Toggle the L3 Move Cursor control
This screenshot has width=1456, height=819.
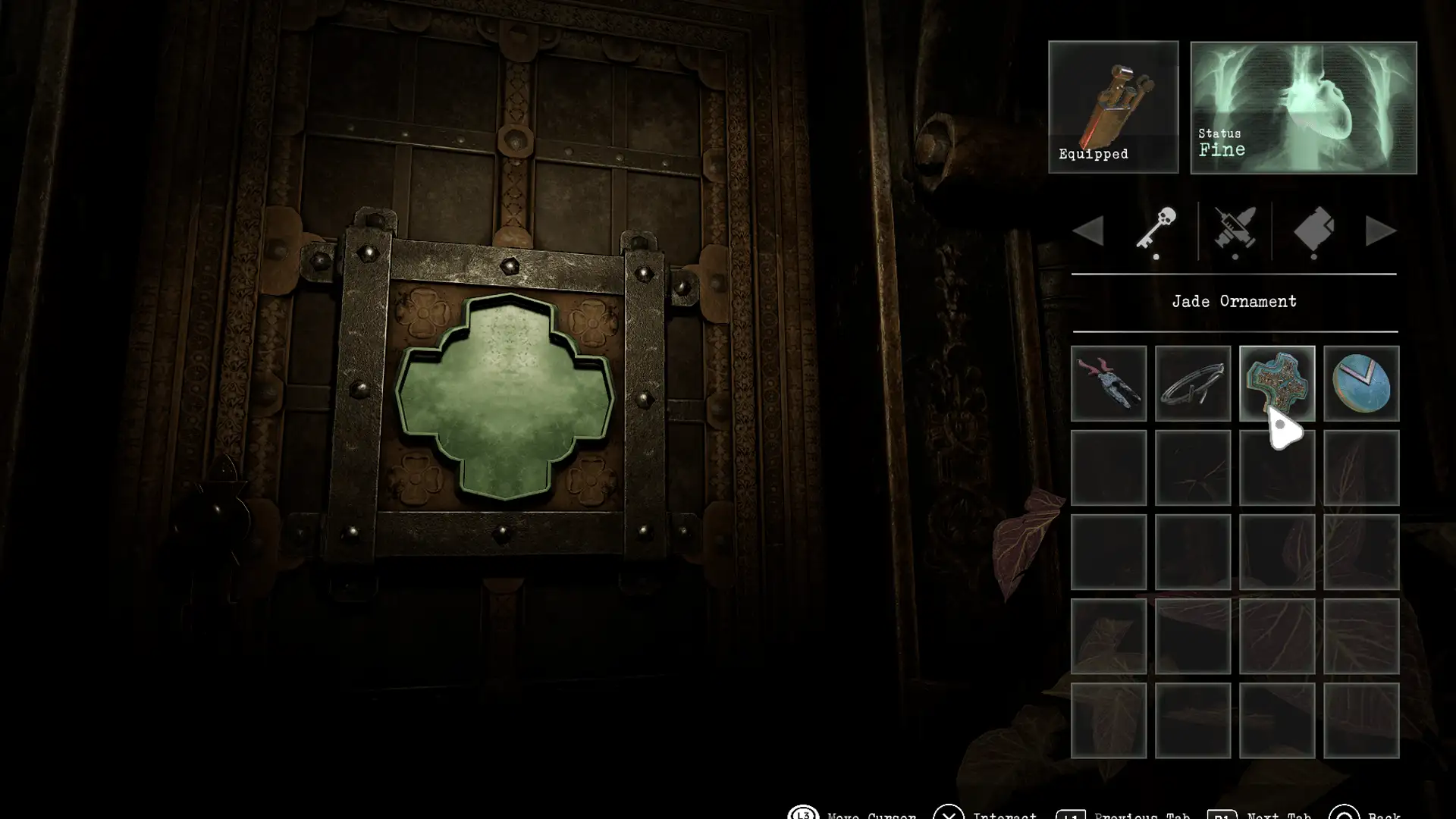(x=802, y=816)
